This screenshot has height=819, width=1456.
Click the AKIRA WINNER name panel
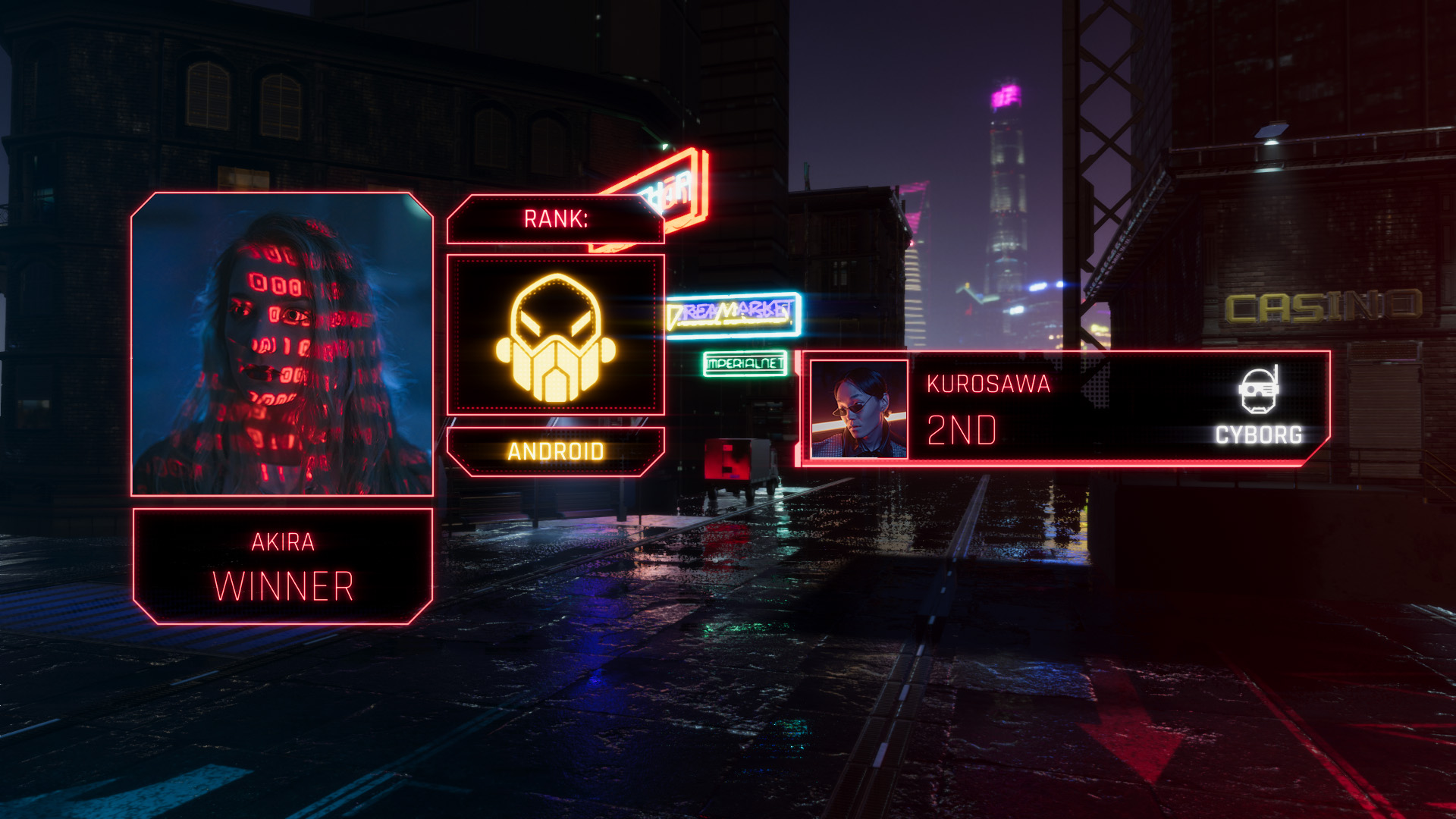click(x=282, y=566)
